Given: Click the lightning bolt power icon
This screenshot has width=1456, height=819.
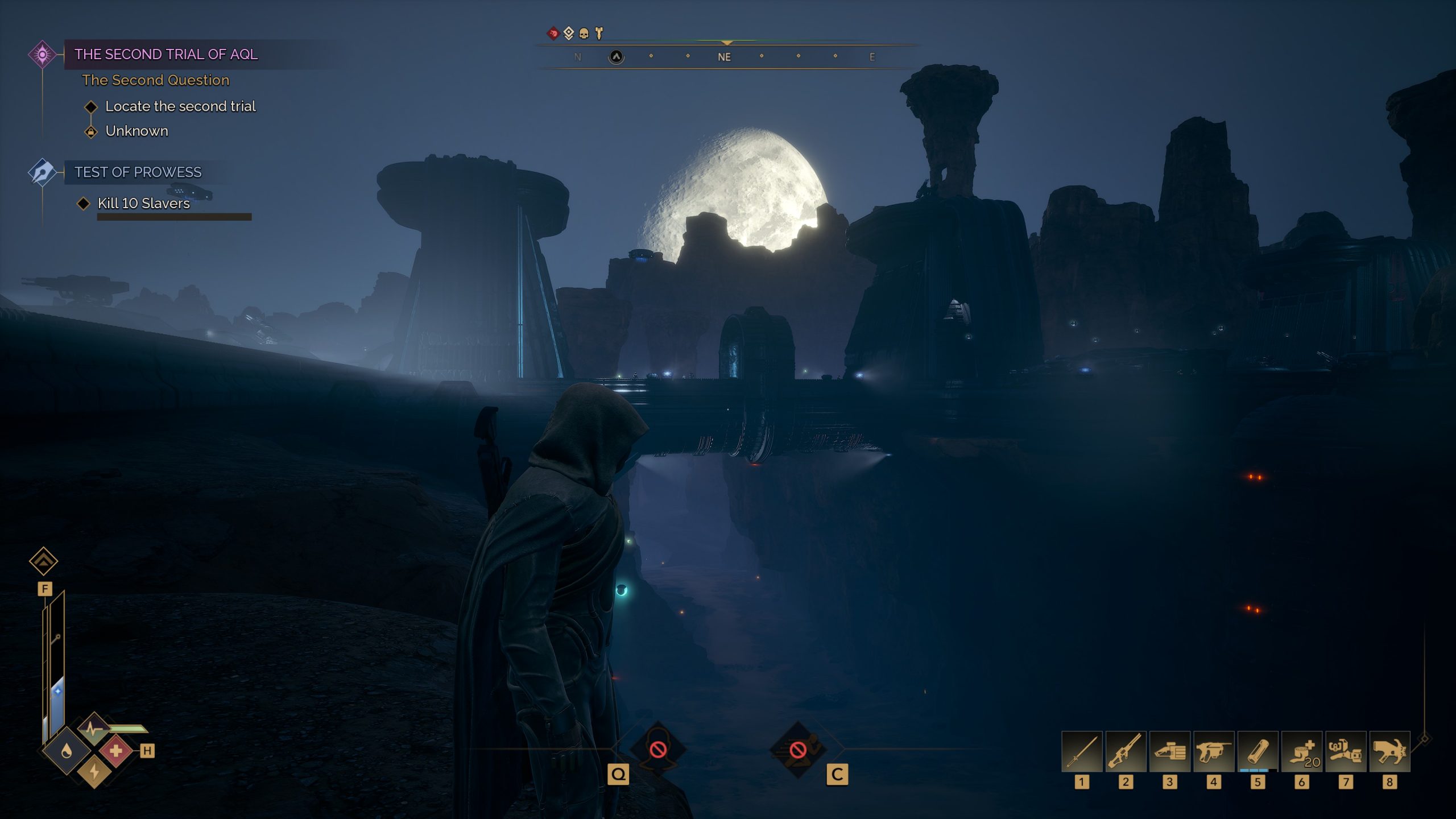Looking at the screenshot, I should click(x=94, y=772).
